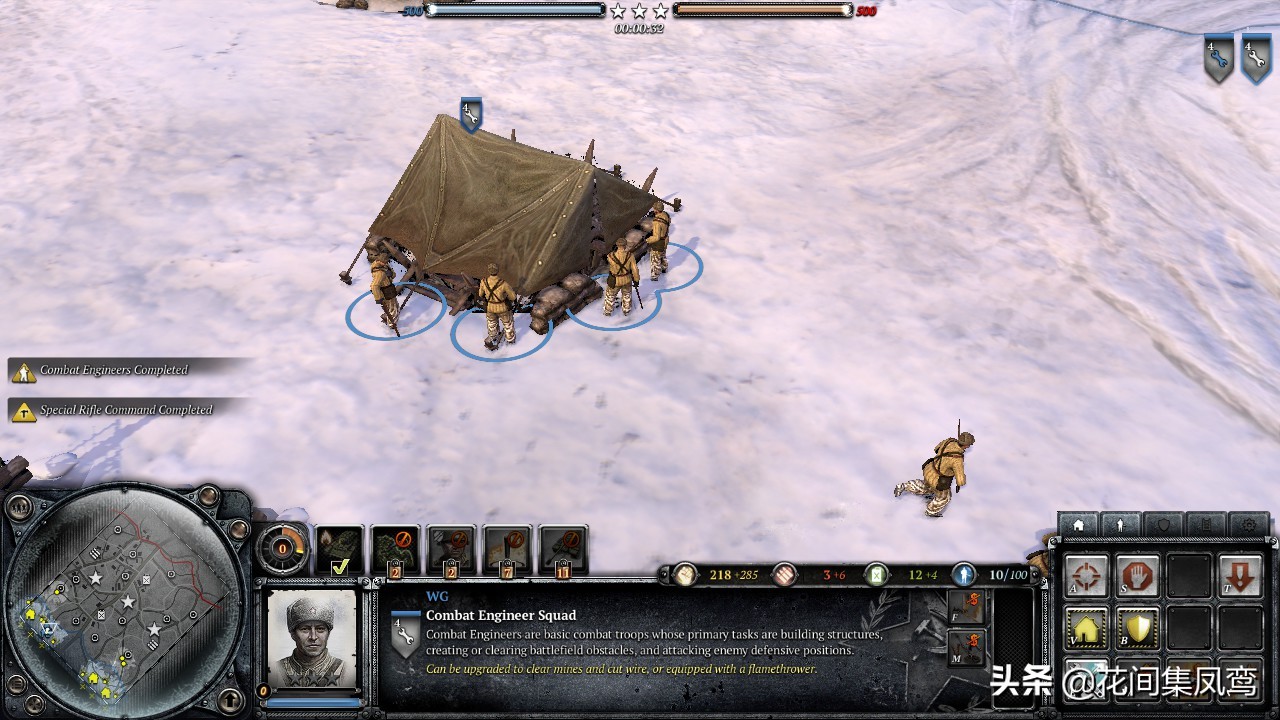
Task: Toggle the checkmarked intel bulletin ability
Action: tap(340, 549)
